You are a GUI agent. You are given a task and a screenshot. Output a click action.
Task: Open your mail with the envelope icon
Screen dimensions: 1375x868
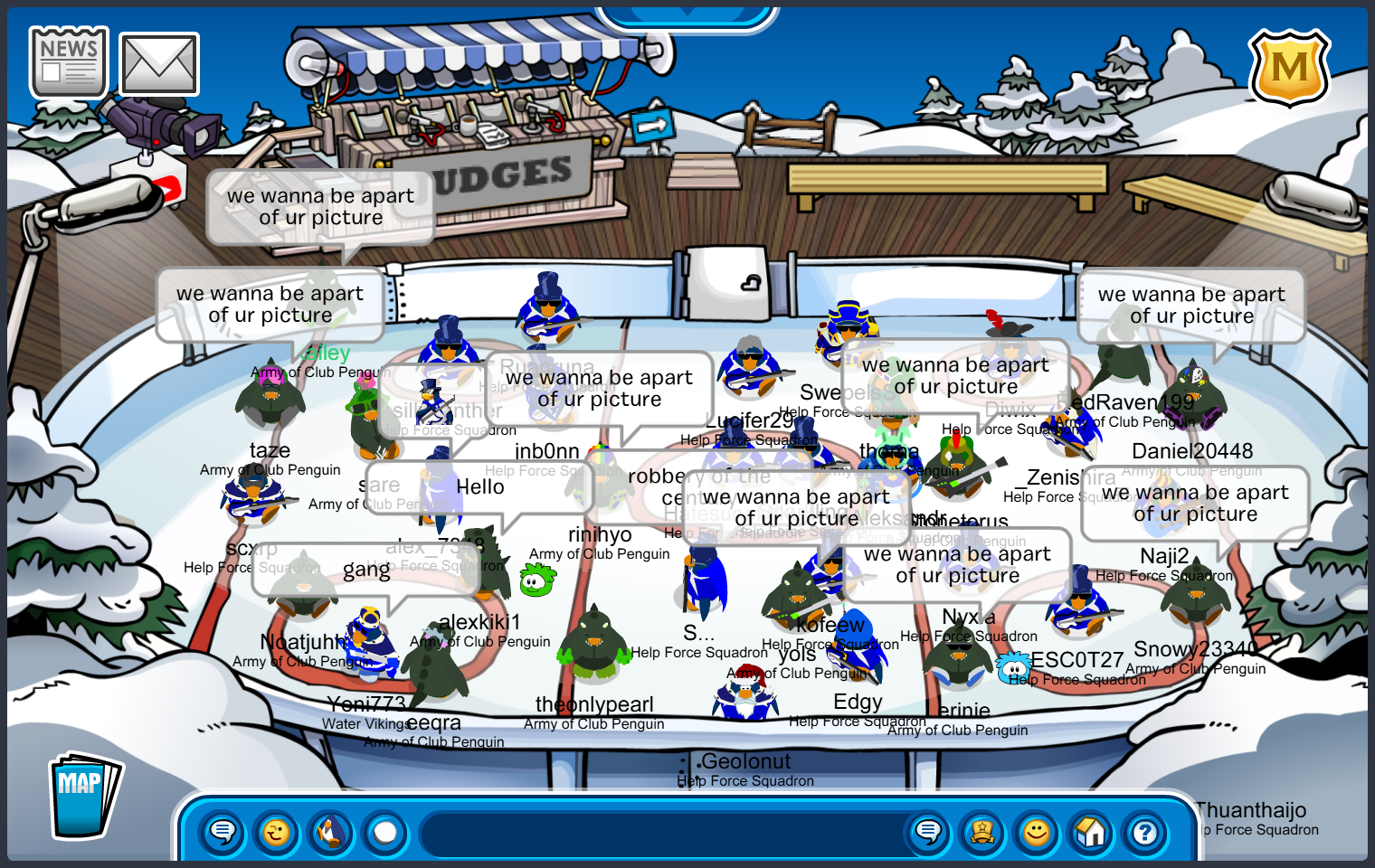(x=159, y=61)
